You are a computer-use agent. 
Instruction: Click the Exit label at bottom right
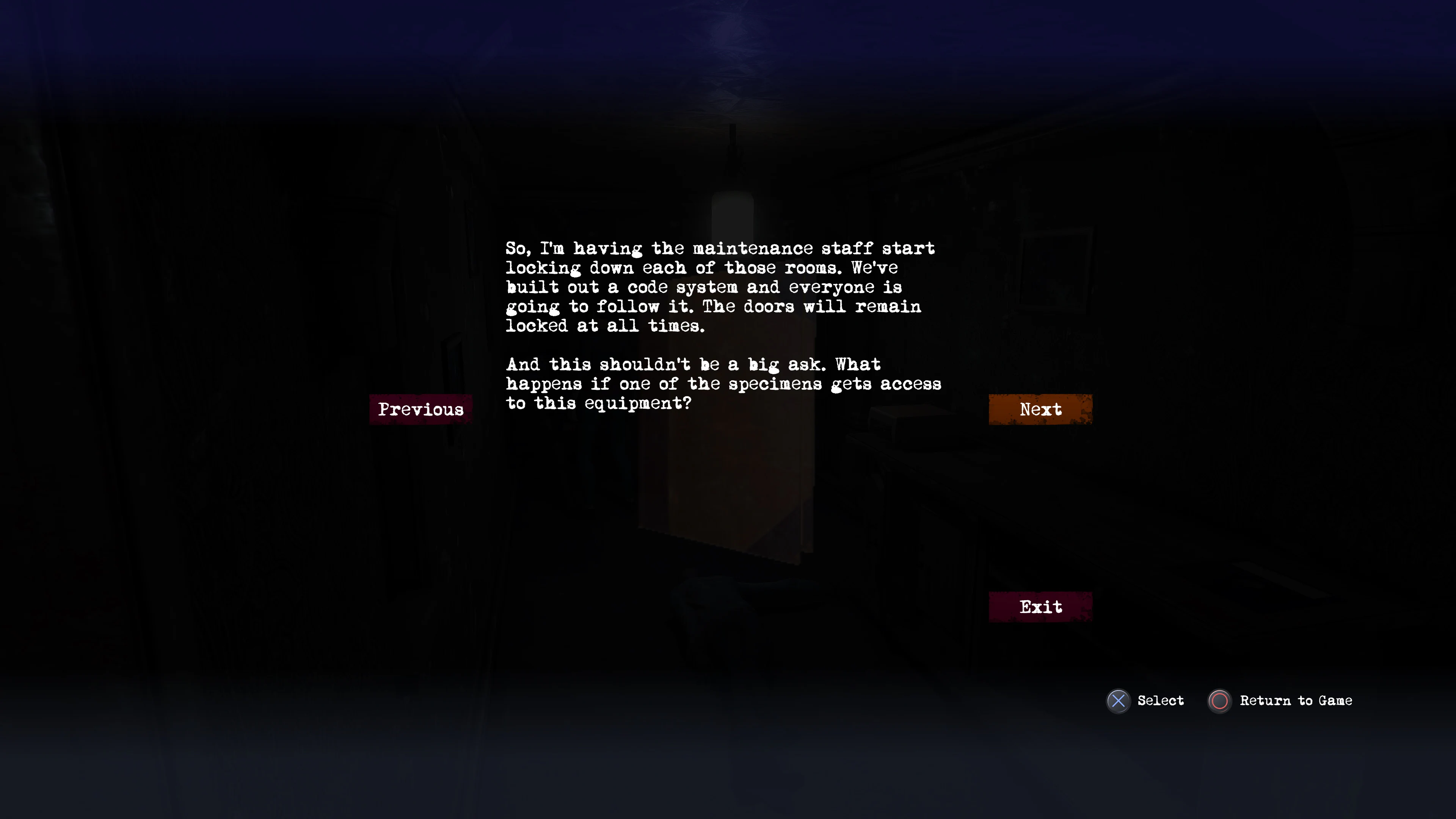(x=1040, y=607)
